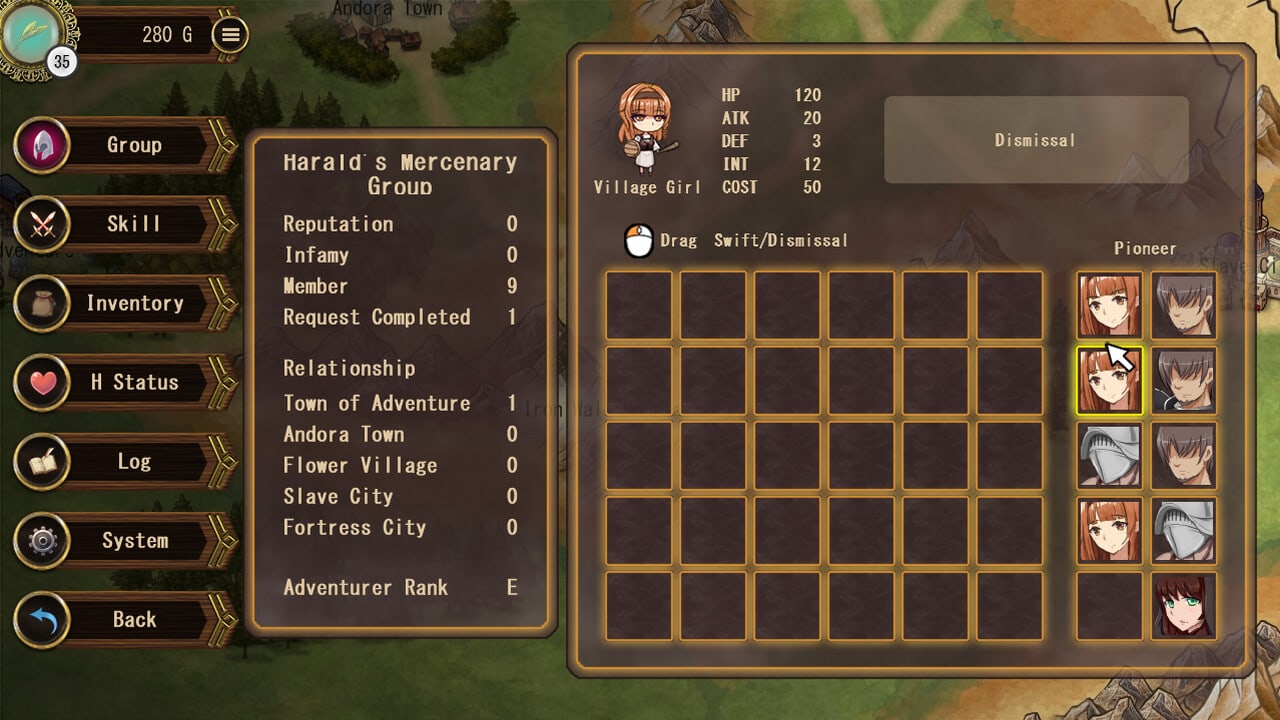1280x720 pixels.
Task: Show the H Status screen
Action: pyautogui.click(x=133, y=382)
